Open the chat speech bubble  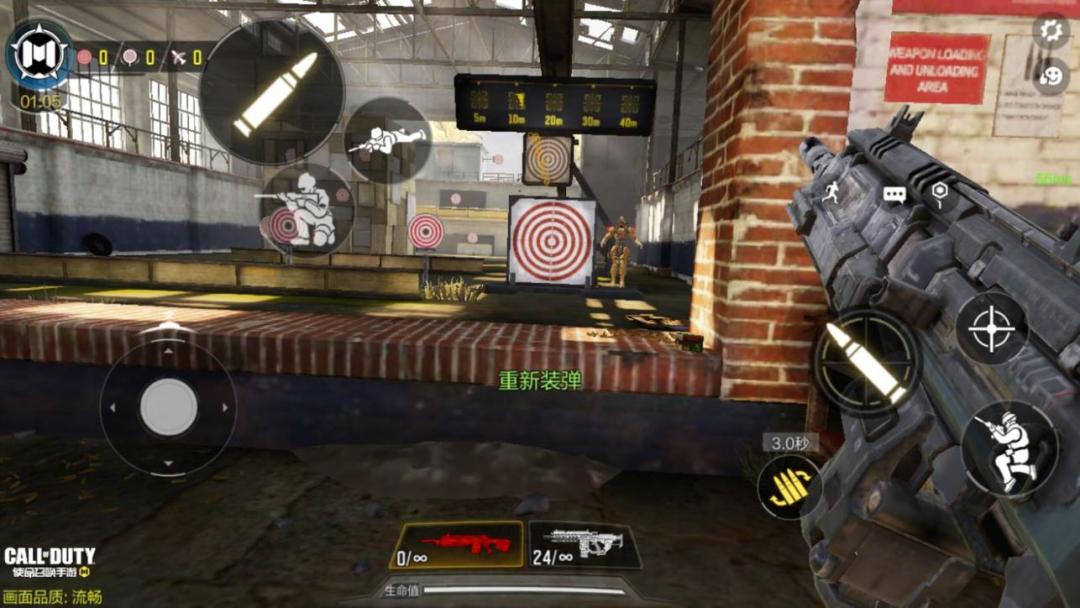[x=894, y=195]
